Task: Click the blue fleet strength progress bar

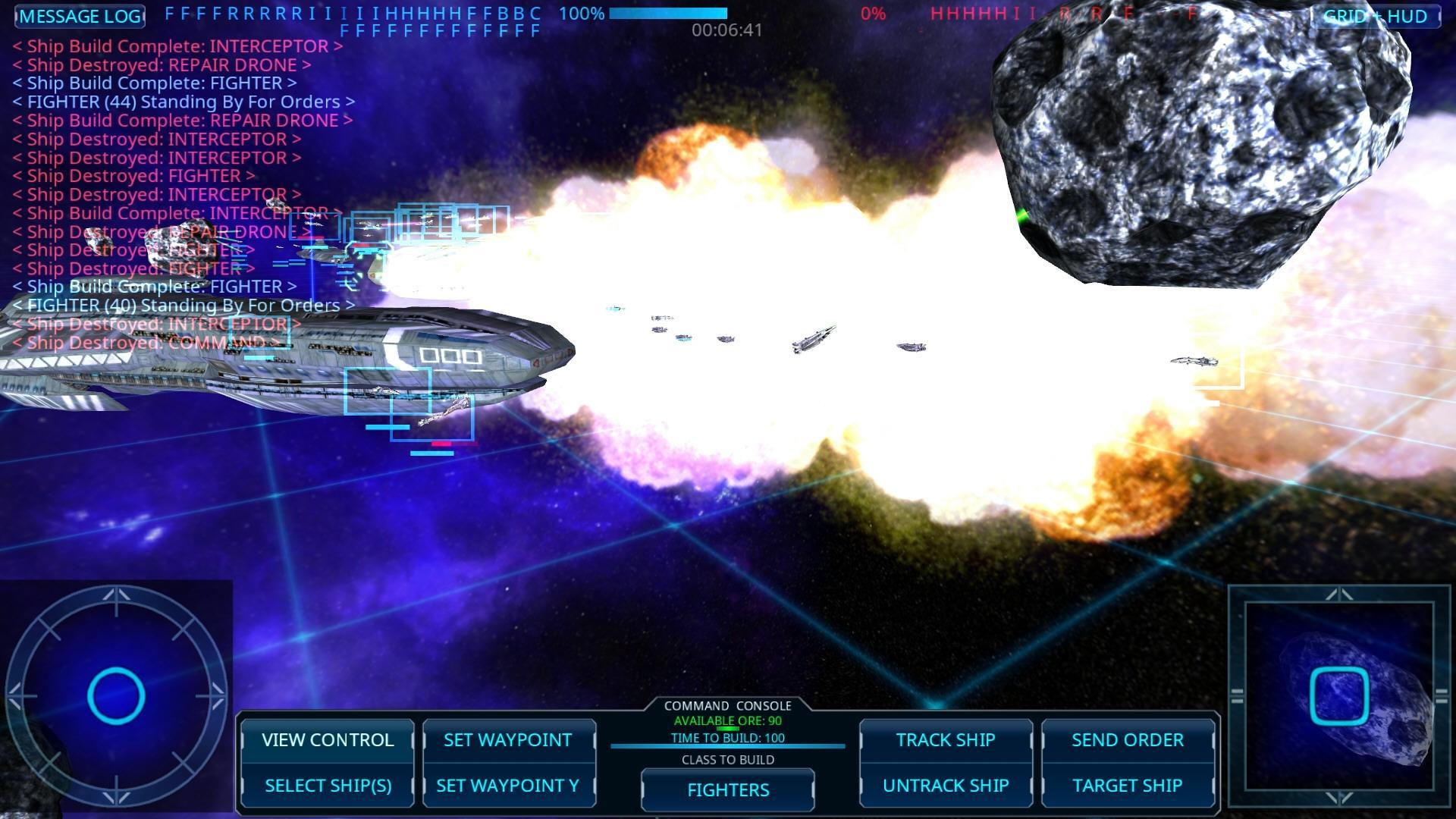Action: click(667, 13)
